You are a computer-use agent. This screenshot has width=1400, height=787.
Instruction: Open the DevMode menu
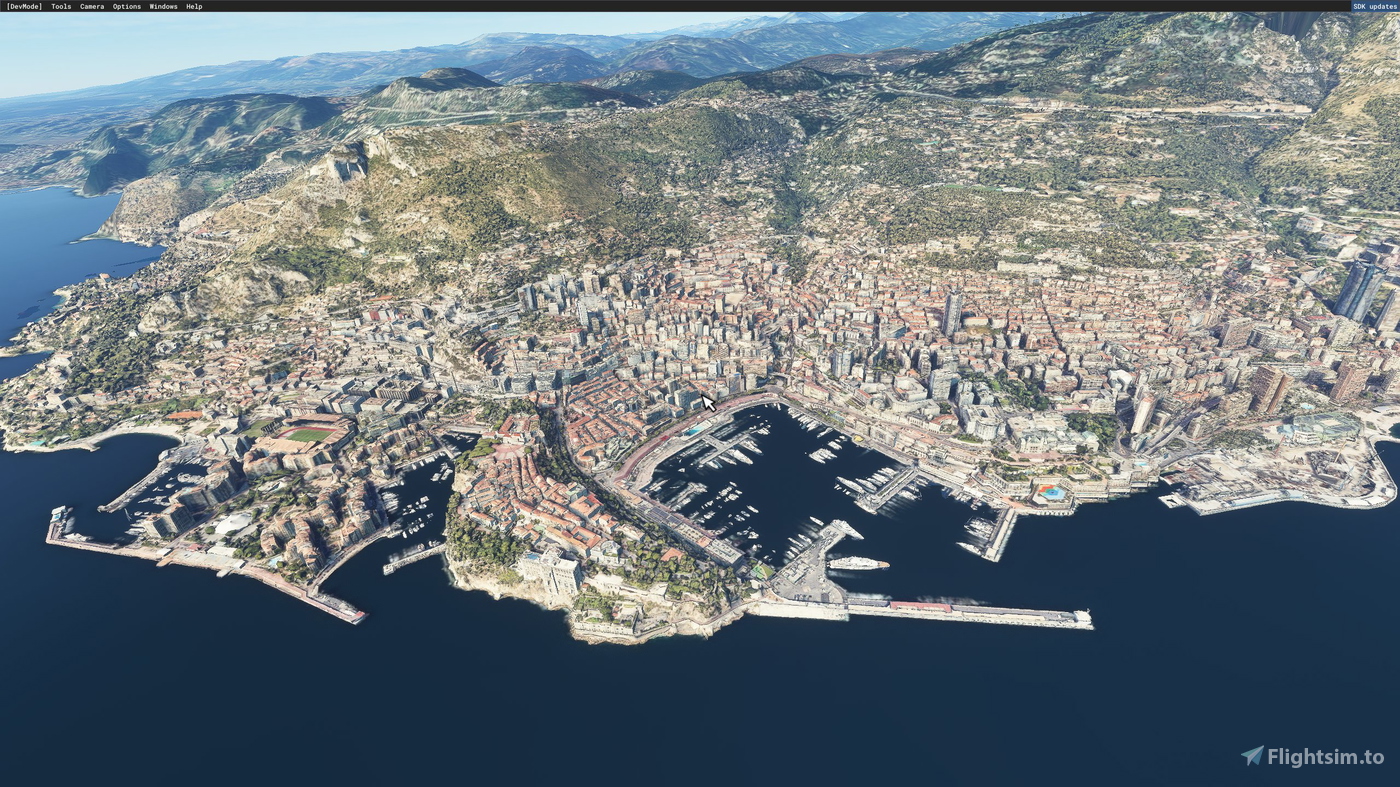click(x=25, y=6)
